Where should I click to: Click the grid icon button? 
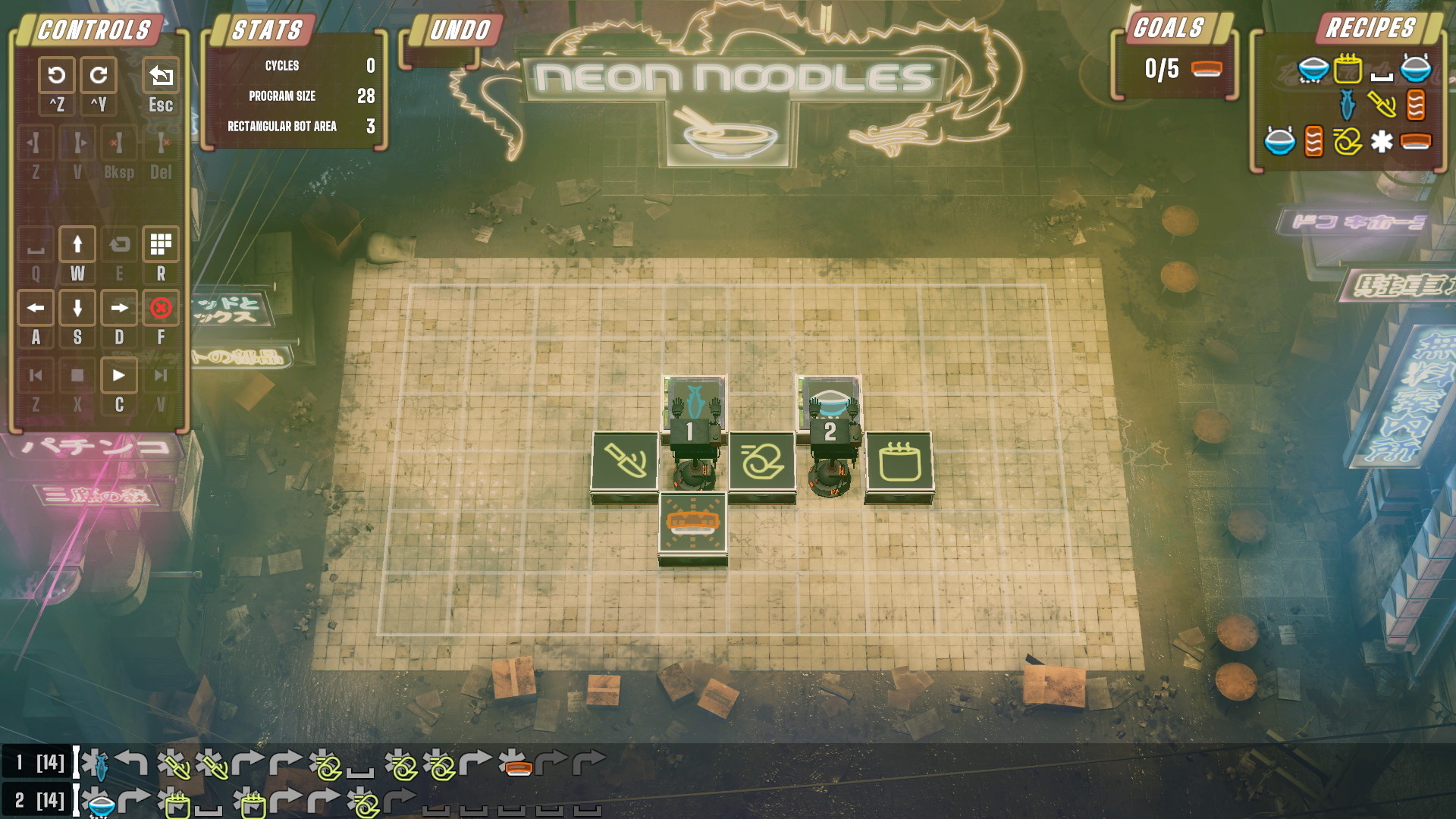(x=161, y=244)
